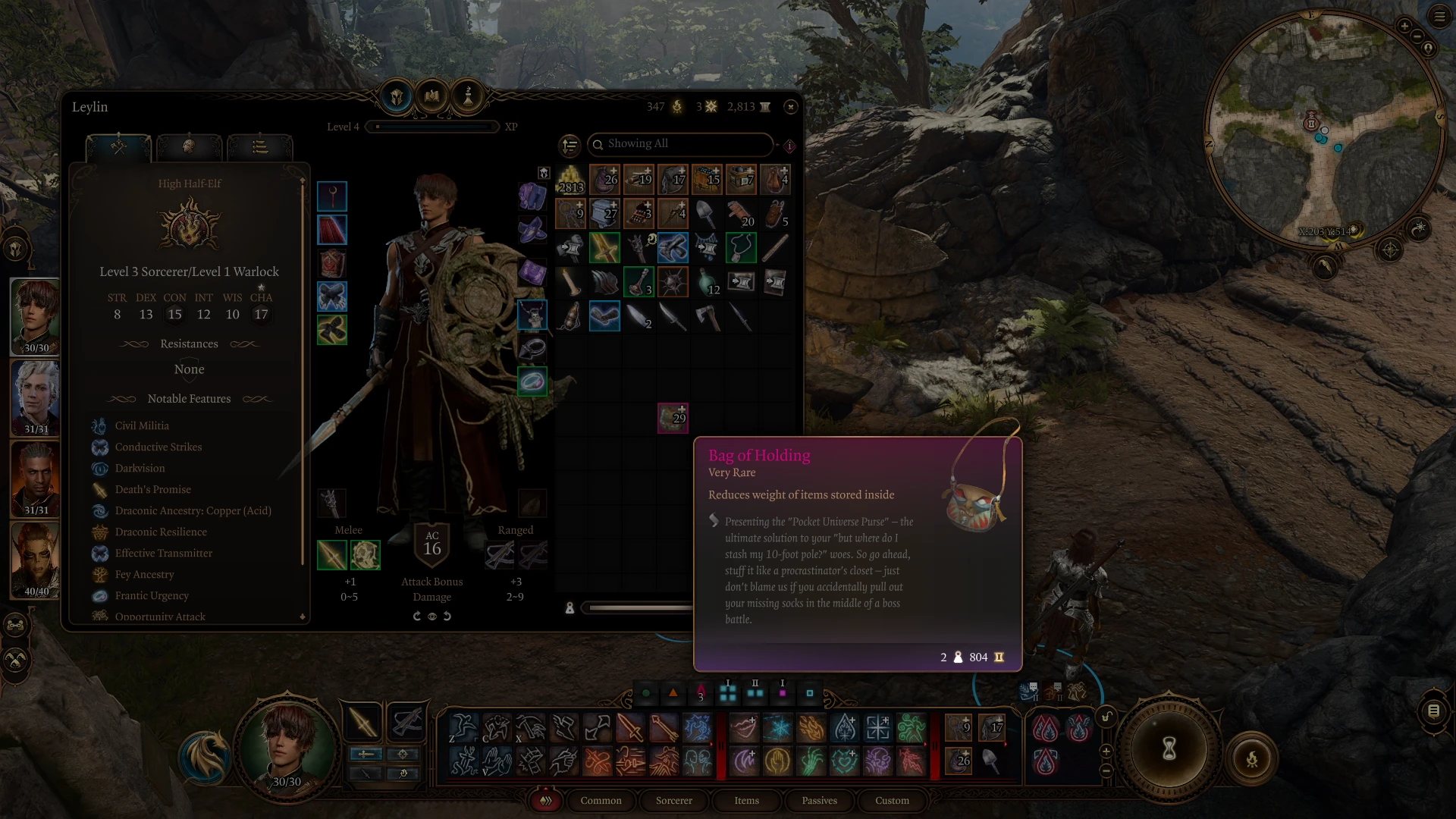Show the Passives hotbar tab
Screen dimensions: 1456x819
(819, 801)
